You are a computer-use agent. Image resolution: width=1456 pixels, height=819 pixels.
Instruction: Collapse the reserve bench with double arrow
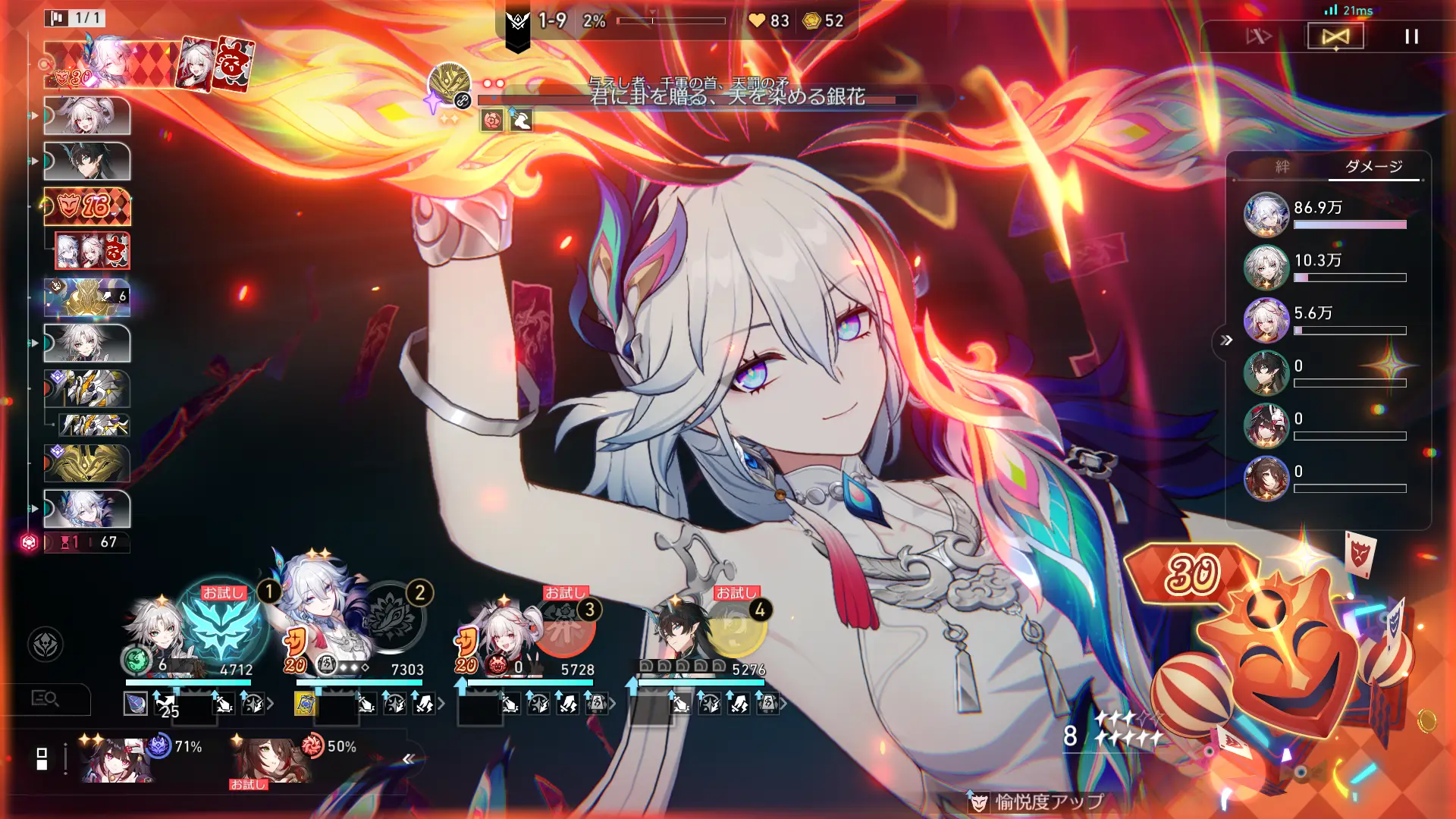pyautogui.click(x=409, y=758)
